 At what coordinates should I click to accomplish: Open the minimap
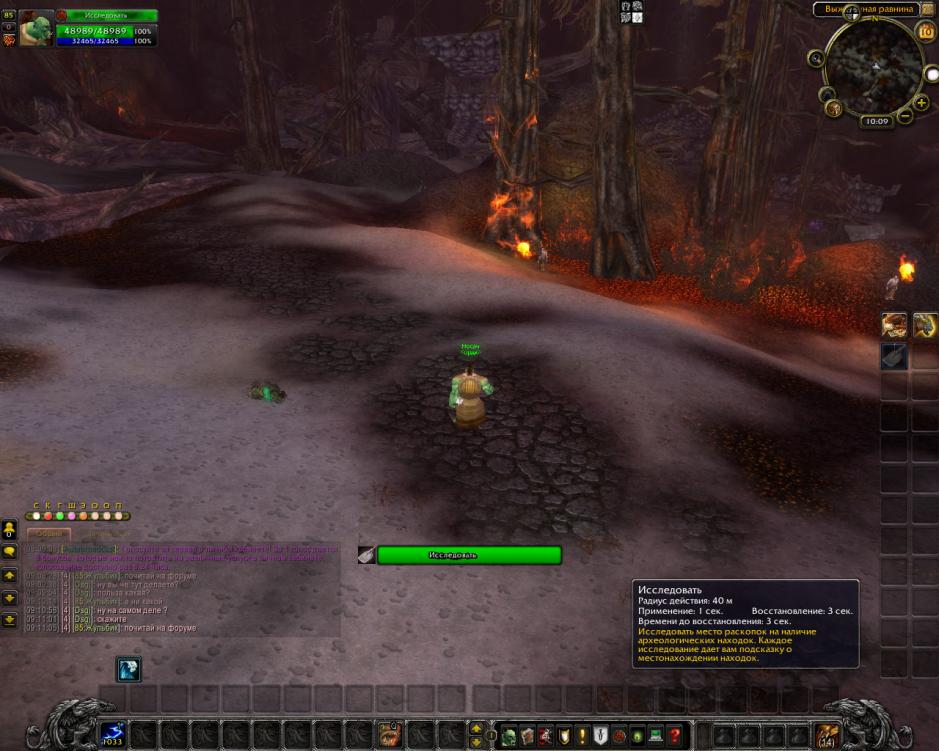pos(874,66)
